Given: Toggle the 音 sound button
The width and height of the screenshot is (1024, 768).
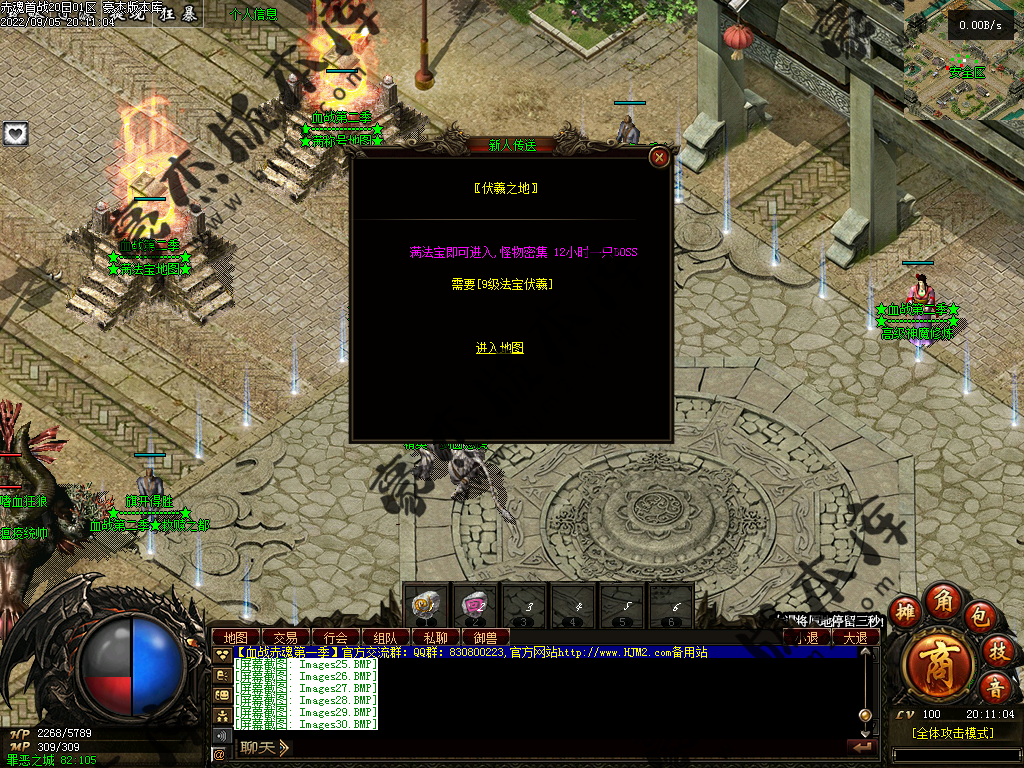Looking at the screenshot, I should [x=995, y=688].
